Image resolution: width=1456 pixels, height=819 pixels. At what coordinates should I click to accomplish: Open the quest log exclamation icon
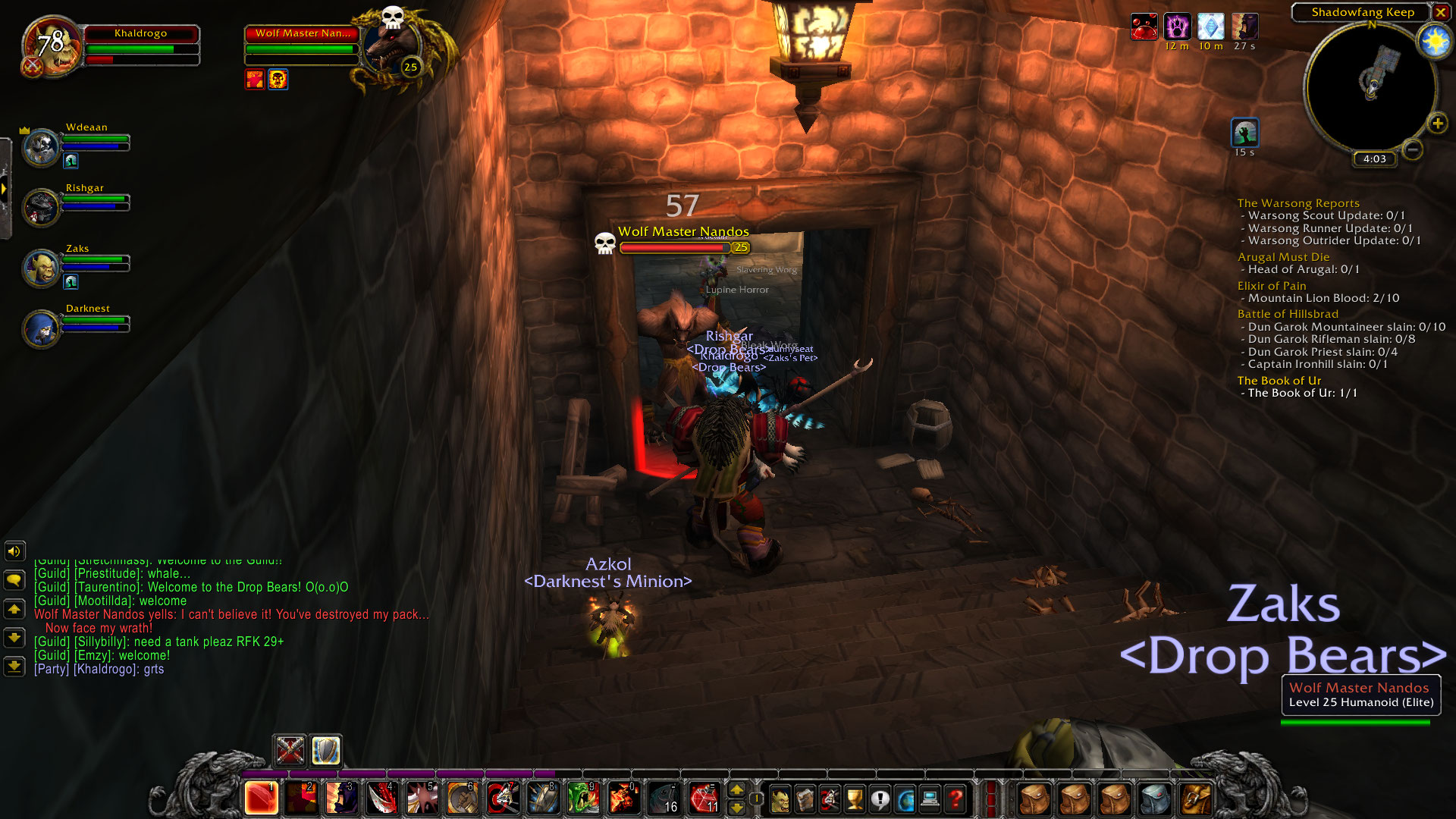880,797
